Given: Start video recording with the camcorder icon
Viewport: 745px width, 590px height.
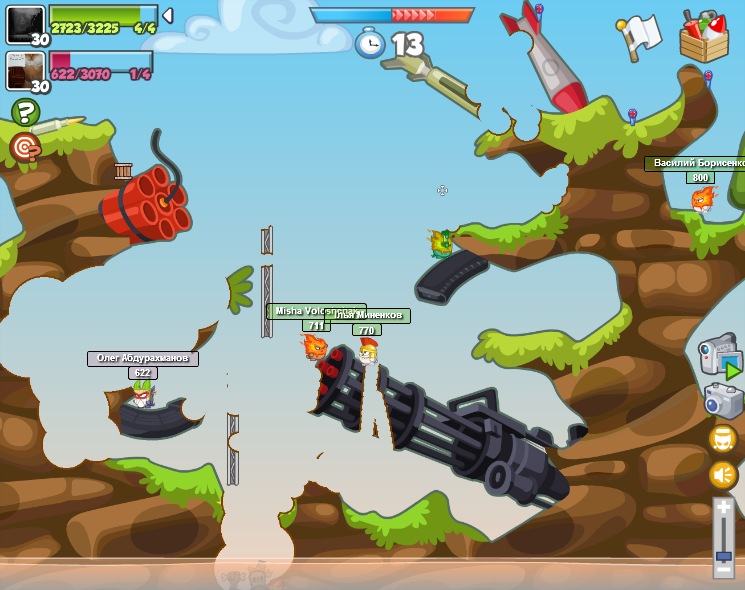Looking at the screenshot, I should point(719,358).
